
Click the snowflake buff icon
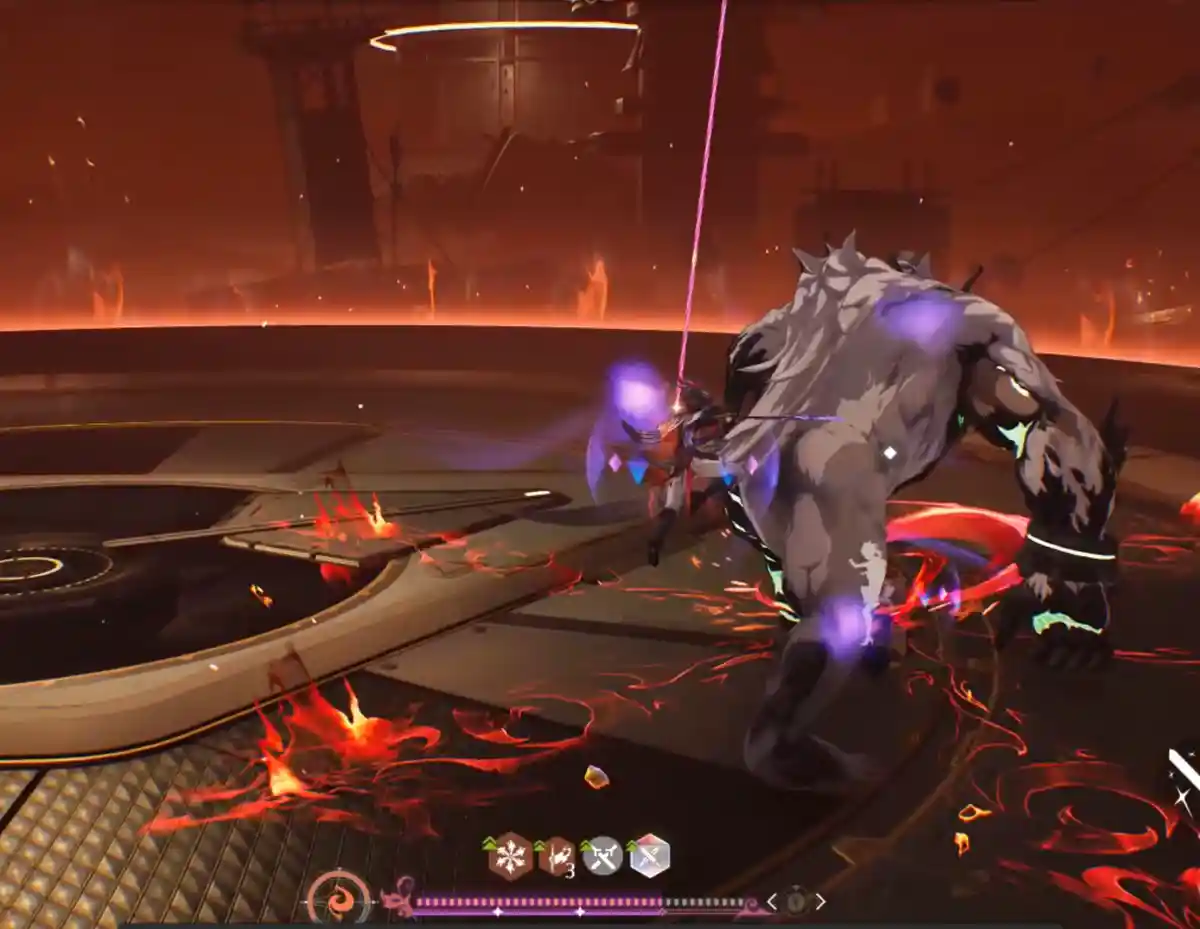(x=510, y=857)
